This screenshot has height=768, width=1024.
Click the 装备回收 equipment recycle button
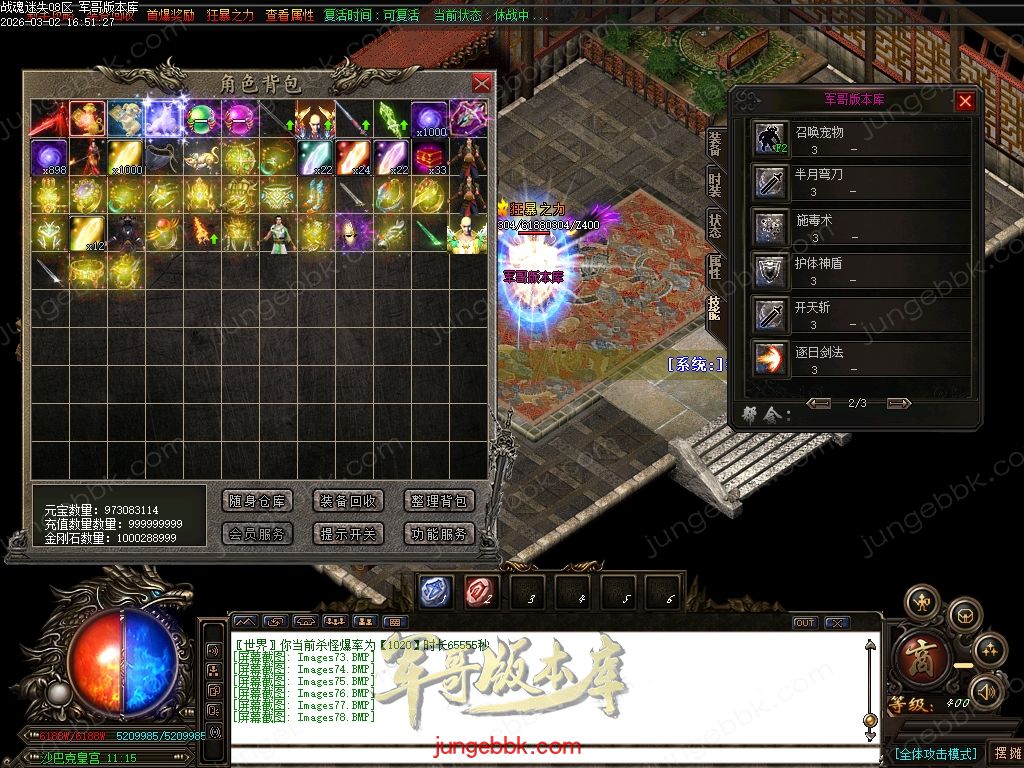click(x=348, y=501)
